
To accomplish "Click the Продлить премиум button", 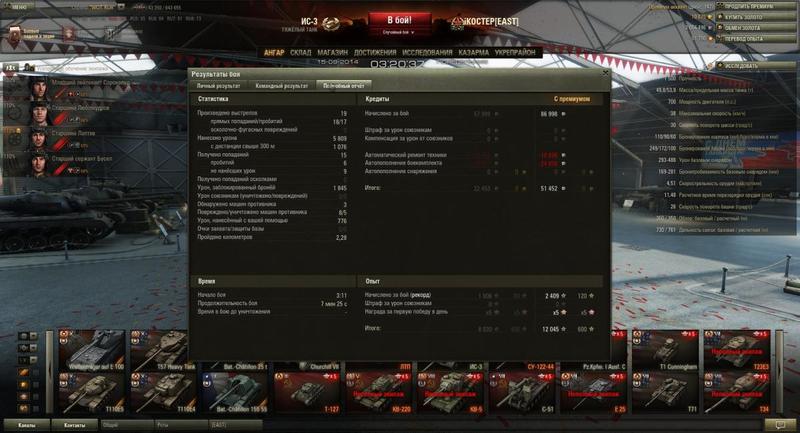I will [x=752, y=7].
